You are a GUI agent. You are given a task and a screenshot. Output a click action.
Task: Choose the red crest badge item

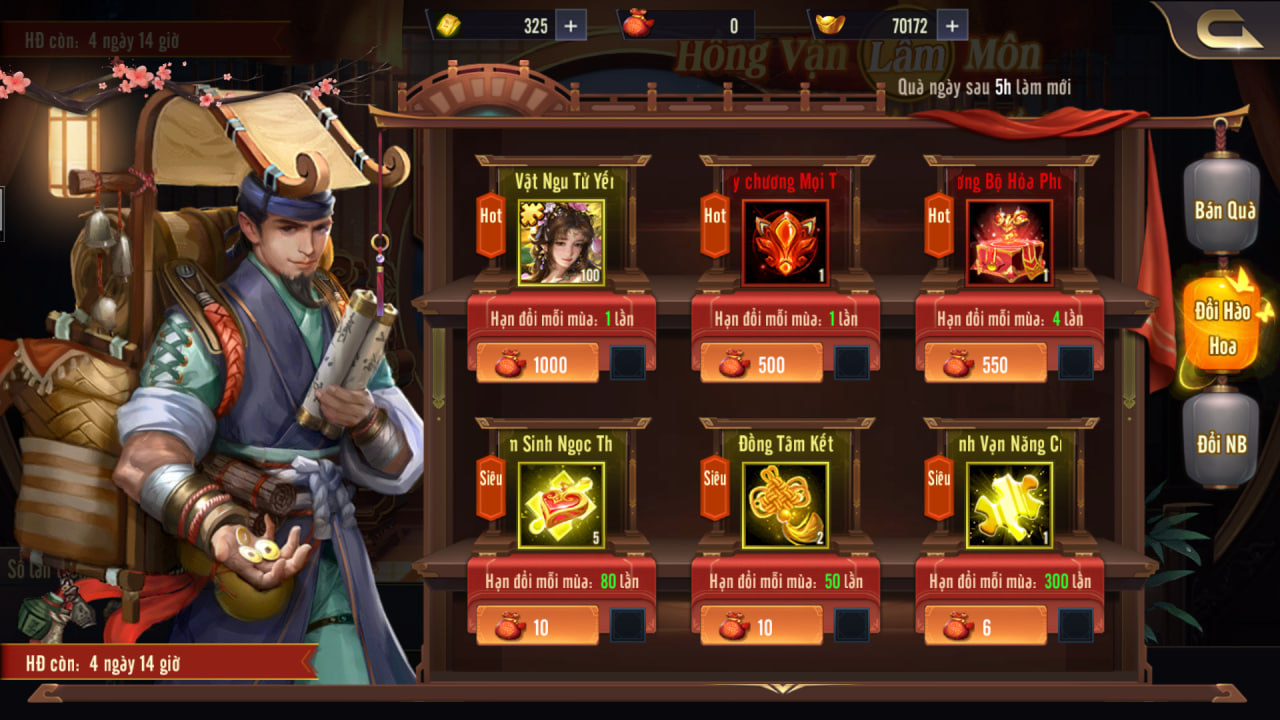tap(785, 242)
